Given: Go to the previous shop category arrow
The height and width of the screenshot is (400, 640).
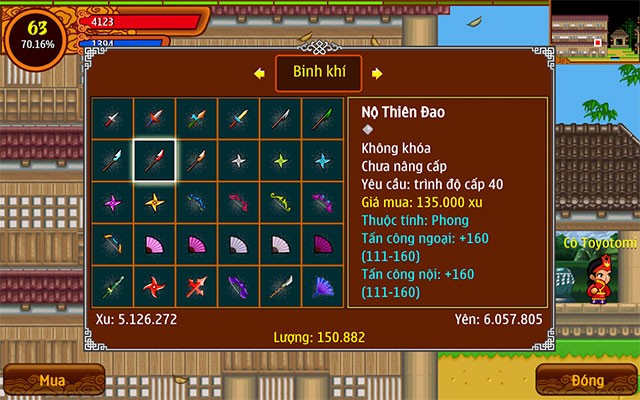Looking at the screenshot, I should tap(258, 73).
